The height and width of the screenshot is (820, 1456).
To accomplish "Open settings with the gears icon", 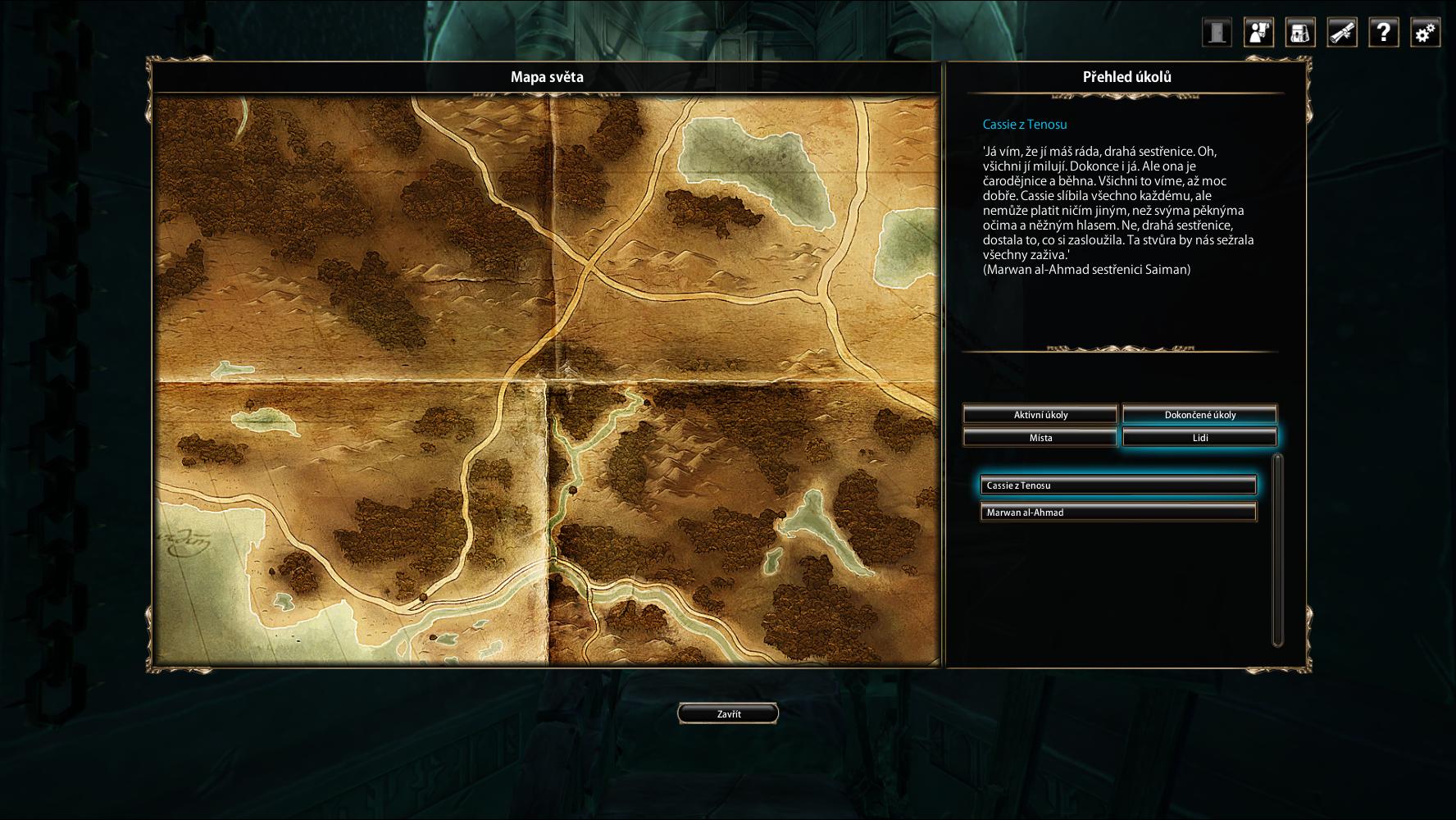I will (1426, 33).
